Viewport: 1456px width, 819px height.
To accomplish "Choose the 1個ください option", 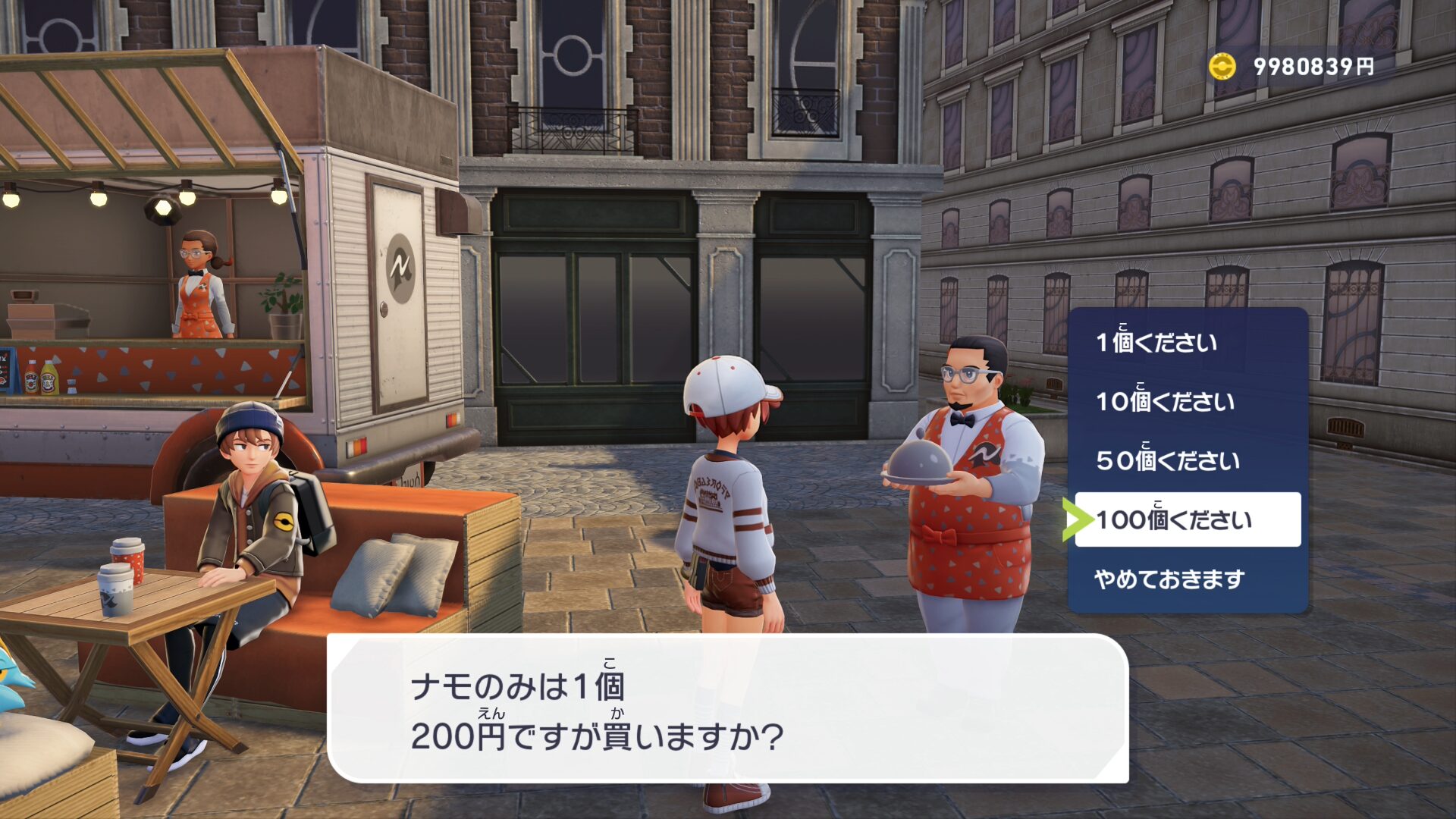I will 1156,342.
